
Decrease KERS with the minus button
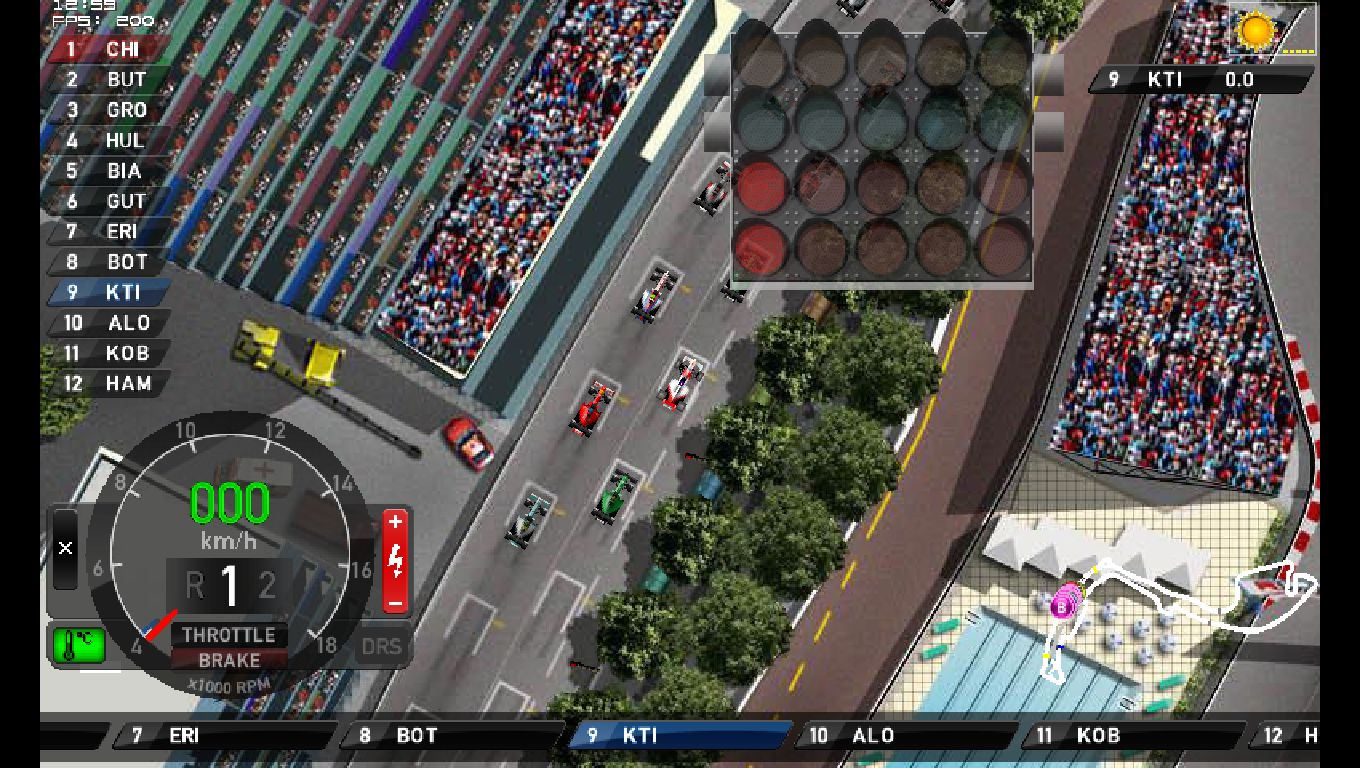[x=395, y=603]
